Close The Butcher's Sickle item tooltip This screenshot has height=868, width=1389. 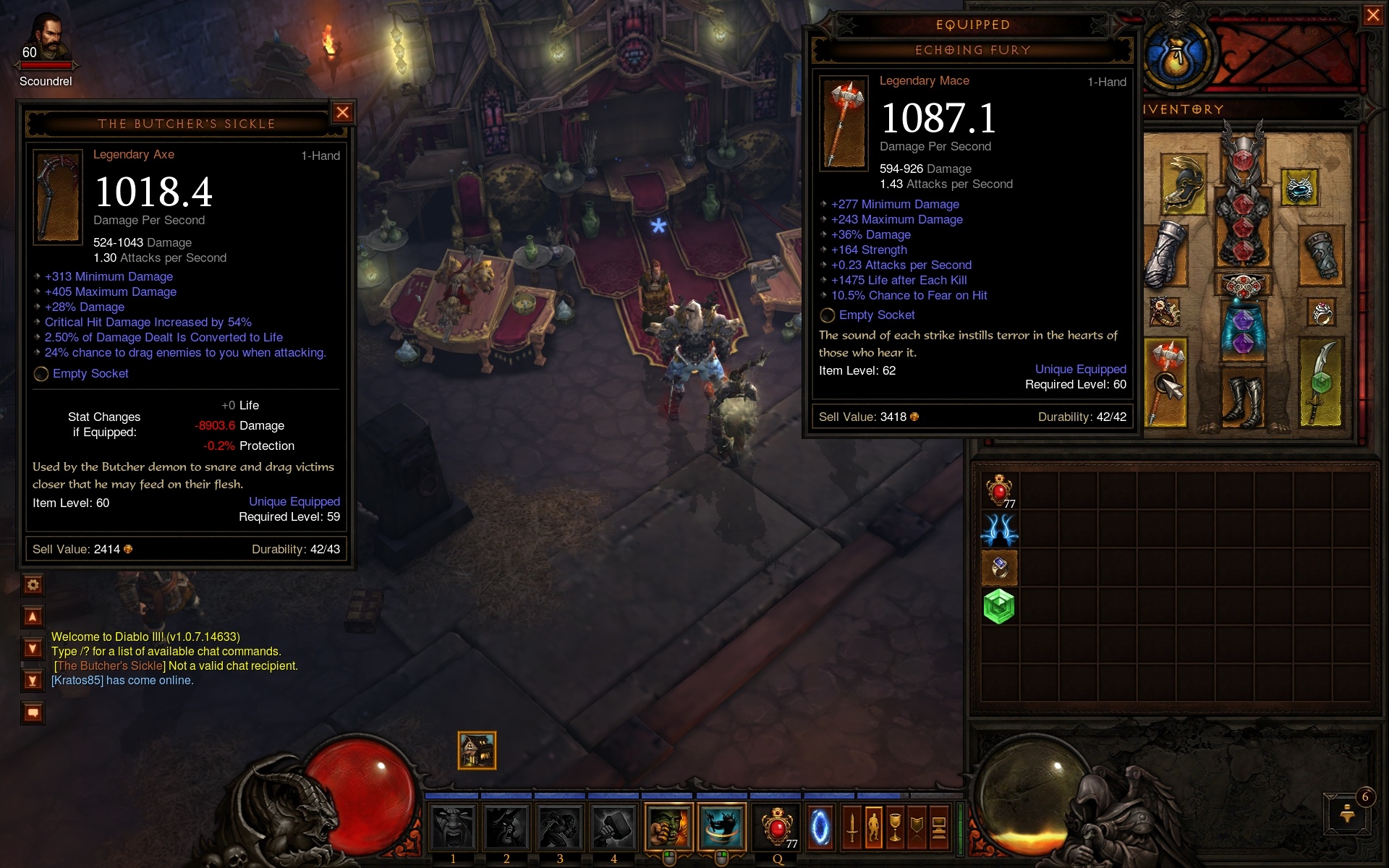[x=342, y=112]
